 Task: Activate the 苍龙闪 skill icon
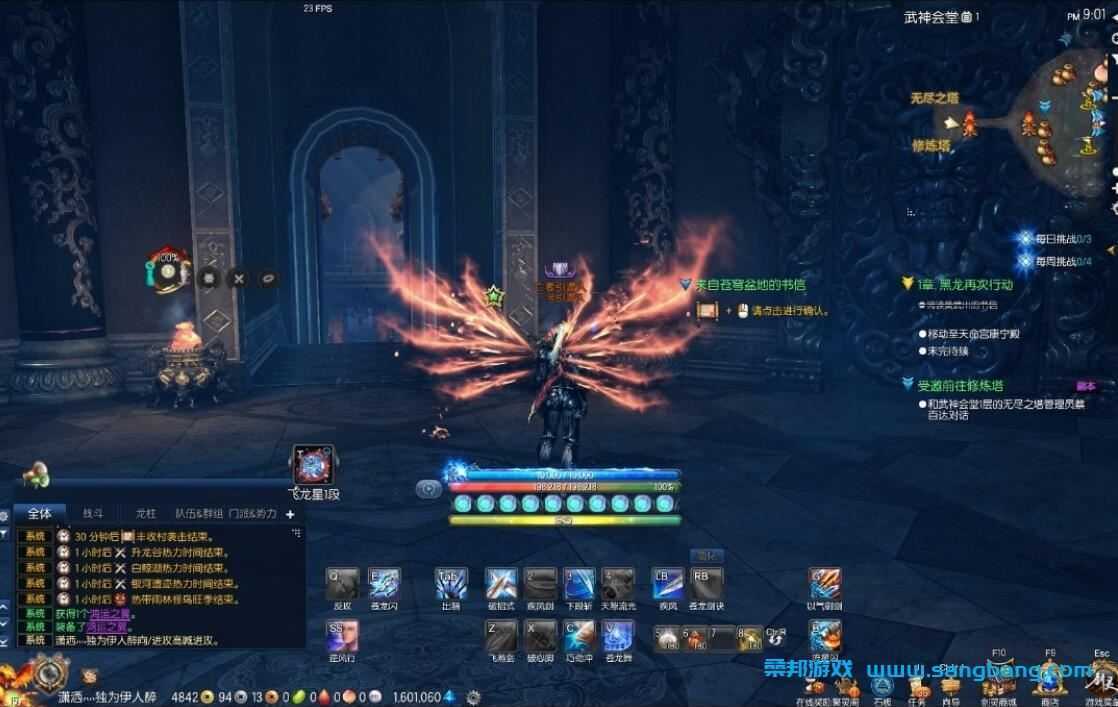click(x=384, y=584)
